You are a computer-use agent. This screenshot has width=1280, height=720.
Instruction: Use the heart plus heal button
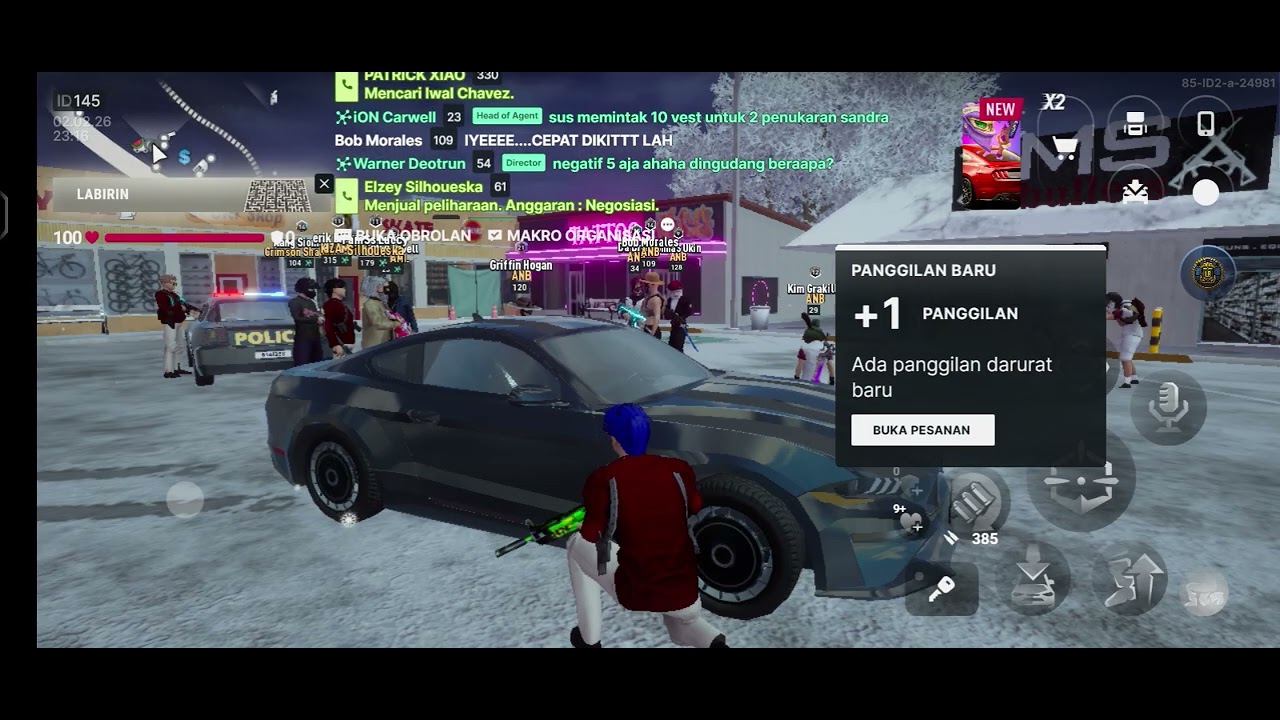click(912, 521)
